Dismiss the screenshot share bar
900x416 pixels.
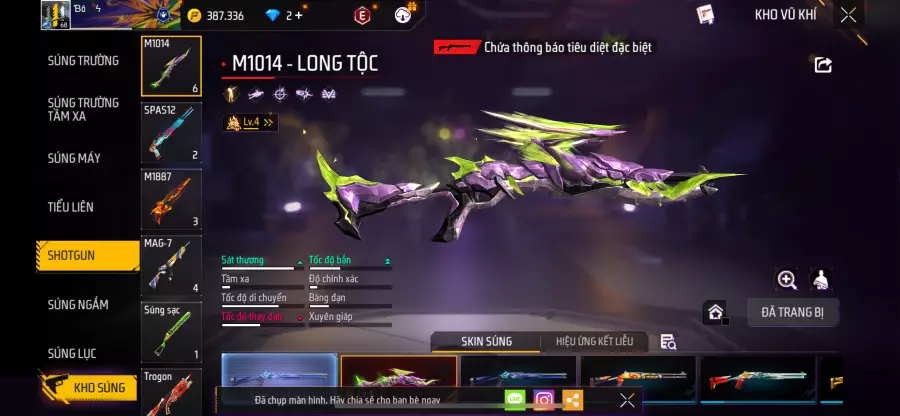[627, 400]
